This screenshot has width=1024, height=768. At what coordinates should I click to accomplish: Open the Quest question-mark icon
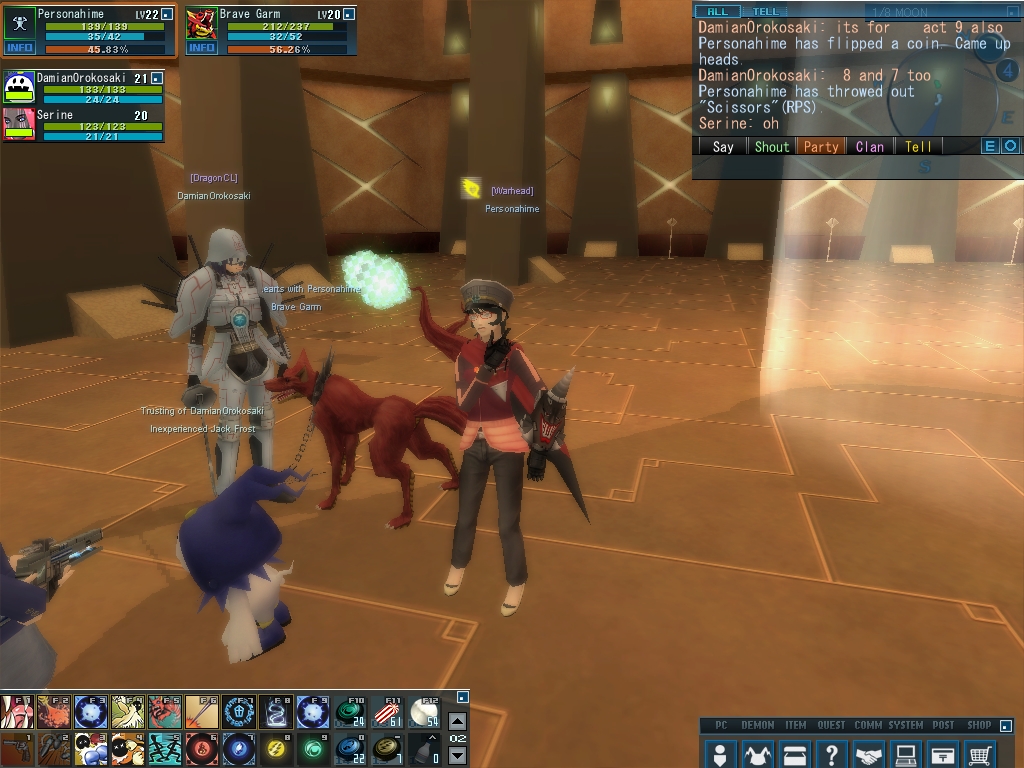[831, 754]
